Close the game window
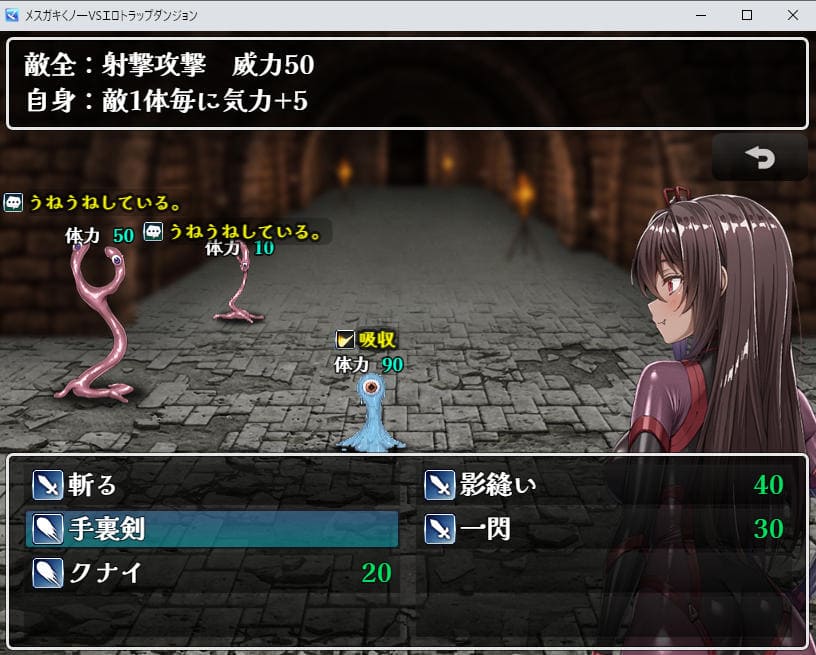The height and width of the screenshot is (655, 816). tap(792, 15)
